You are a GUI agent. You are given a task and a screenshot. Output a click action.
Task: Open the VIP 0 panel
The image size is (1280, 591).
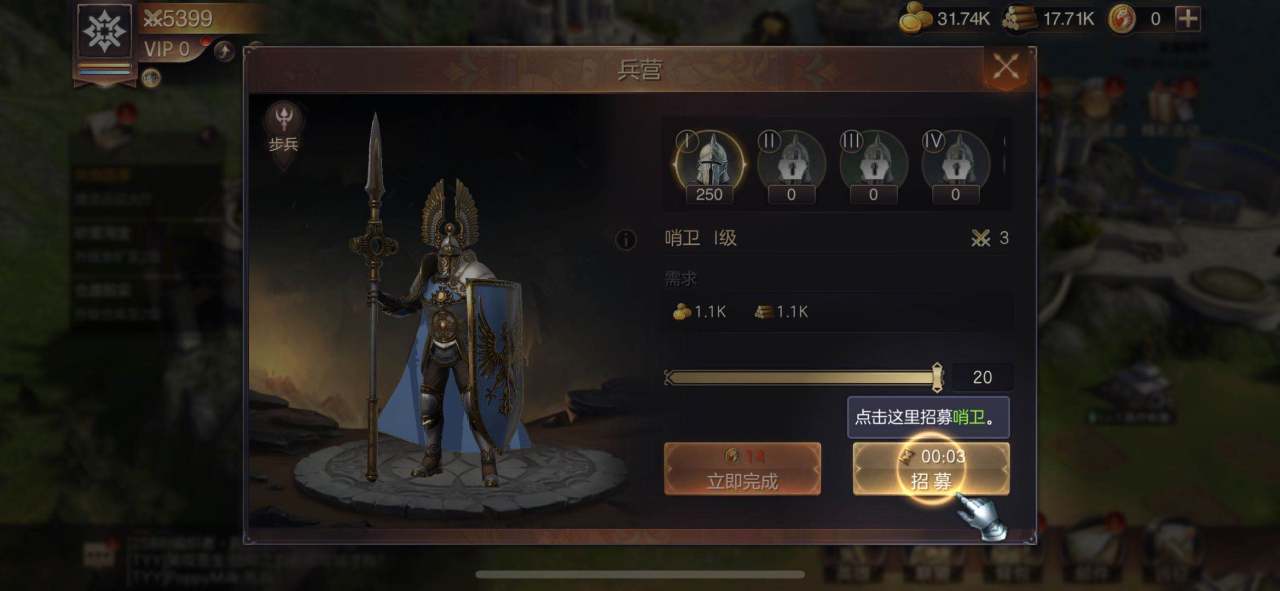pos(167,49)
